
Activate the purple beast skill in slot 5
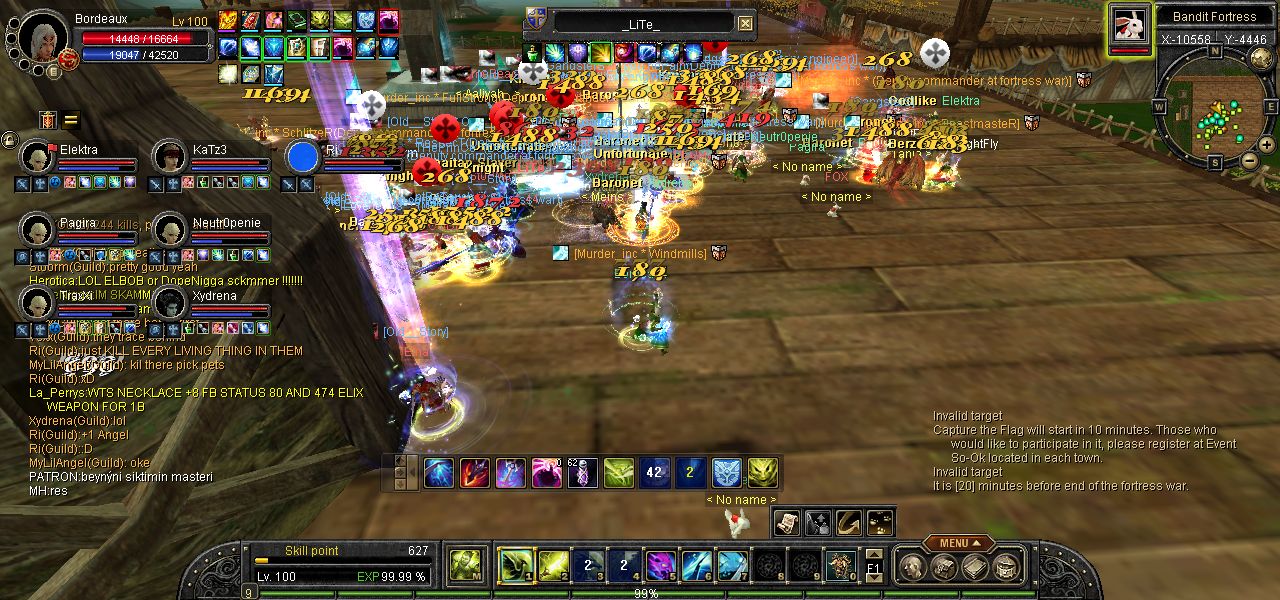click(660, 566)
